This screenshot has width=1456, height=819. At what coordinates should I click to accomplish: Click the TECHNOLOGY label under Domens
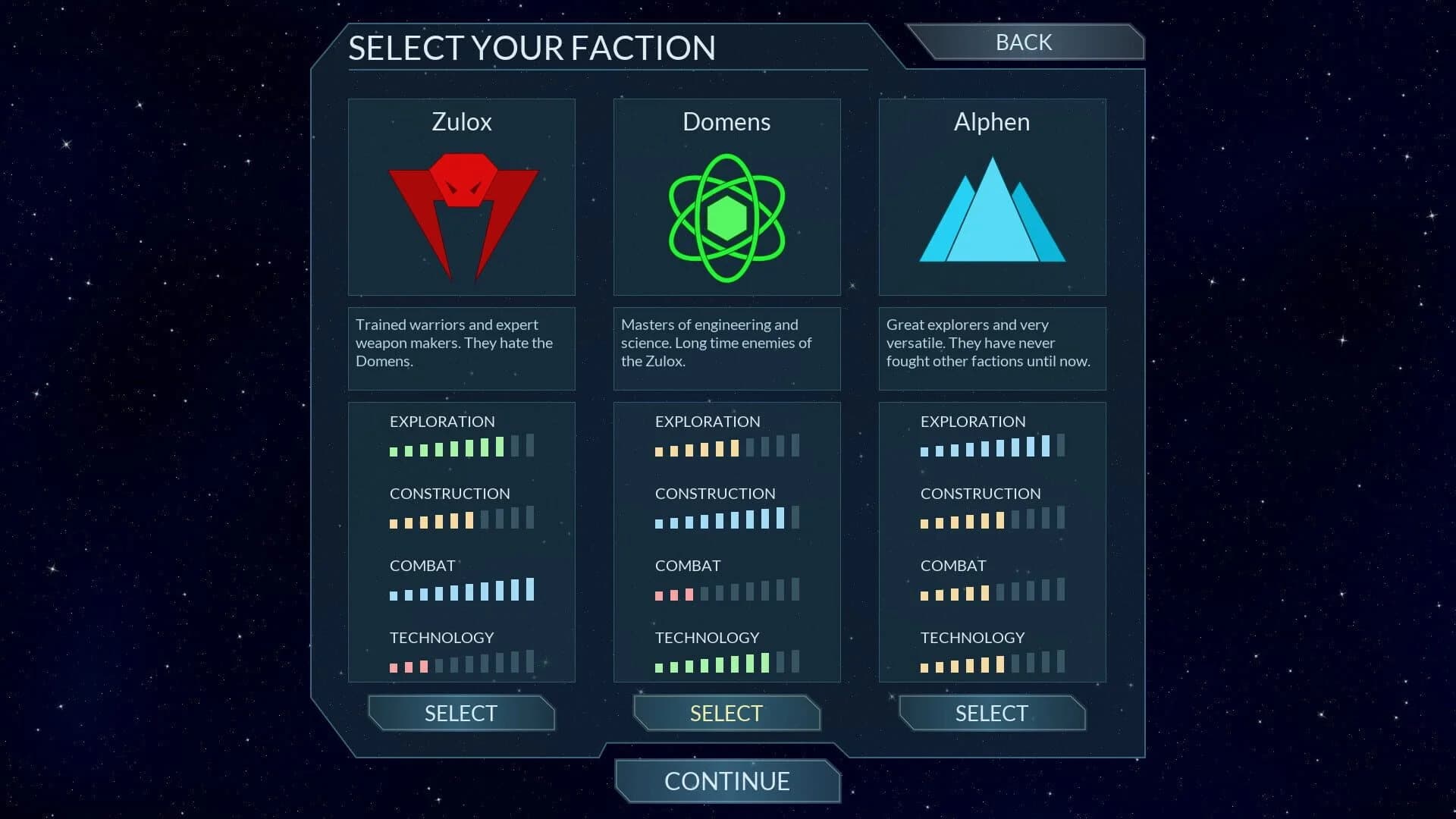tap(707, 638)
